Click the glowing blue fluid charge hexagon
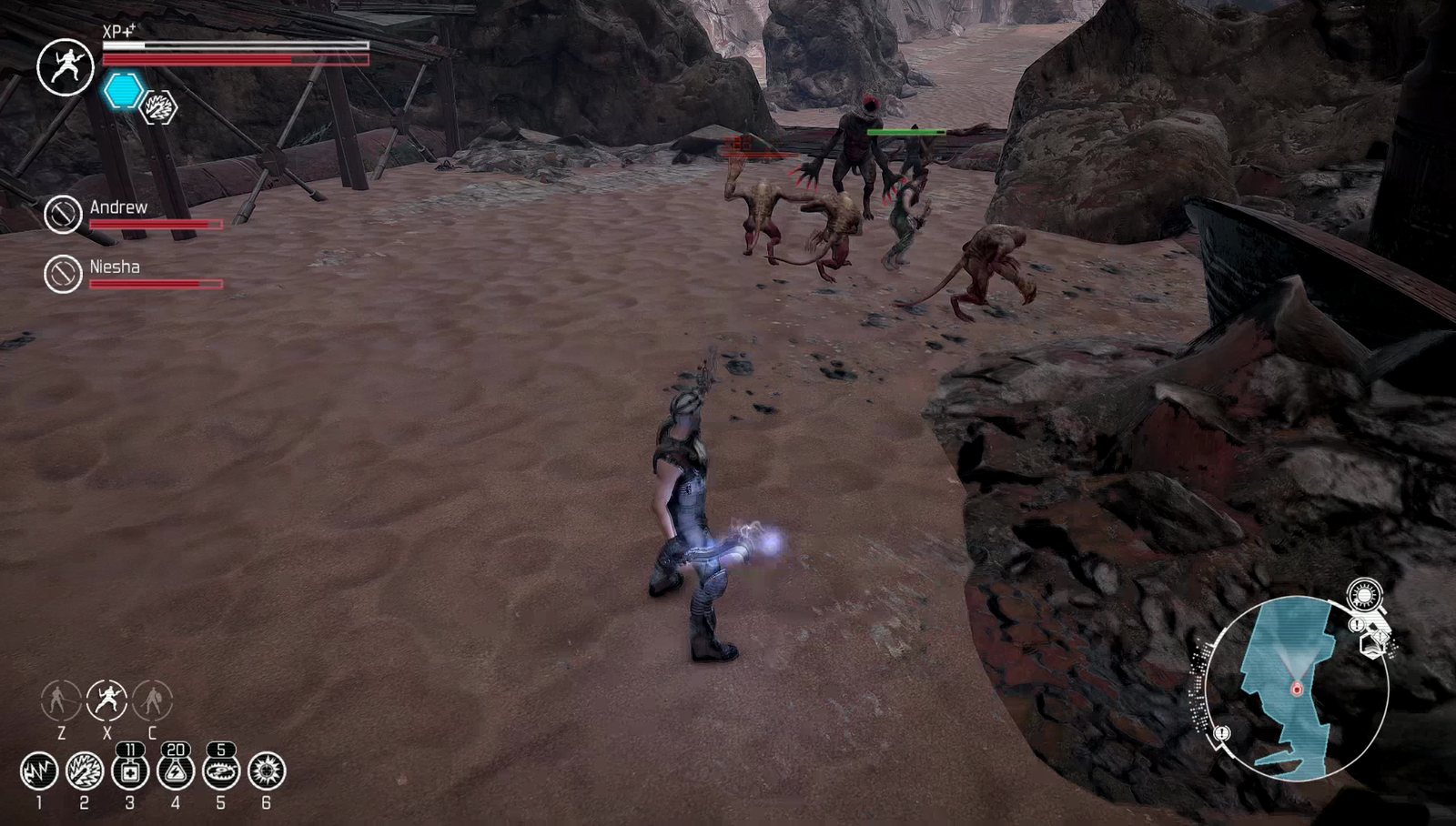This screenshot has width=1456, height=826. point(123,92)
